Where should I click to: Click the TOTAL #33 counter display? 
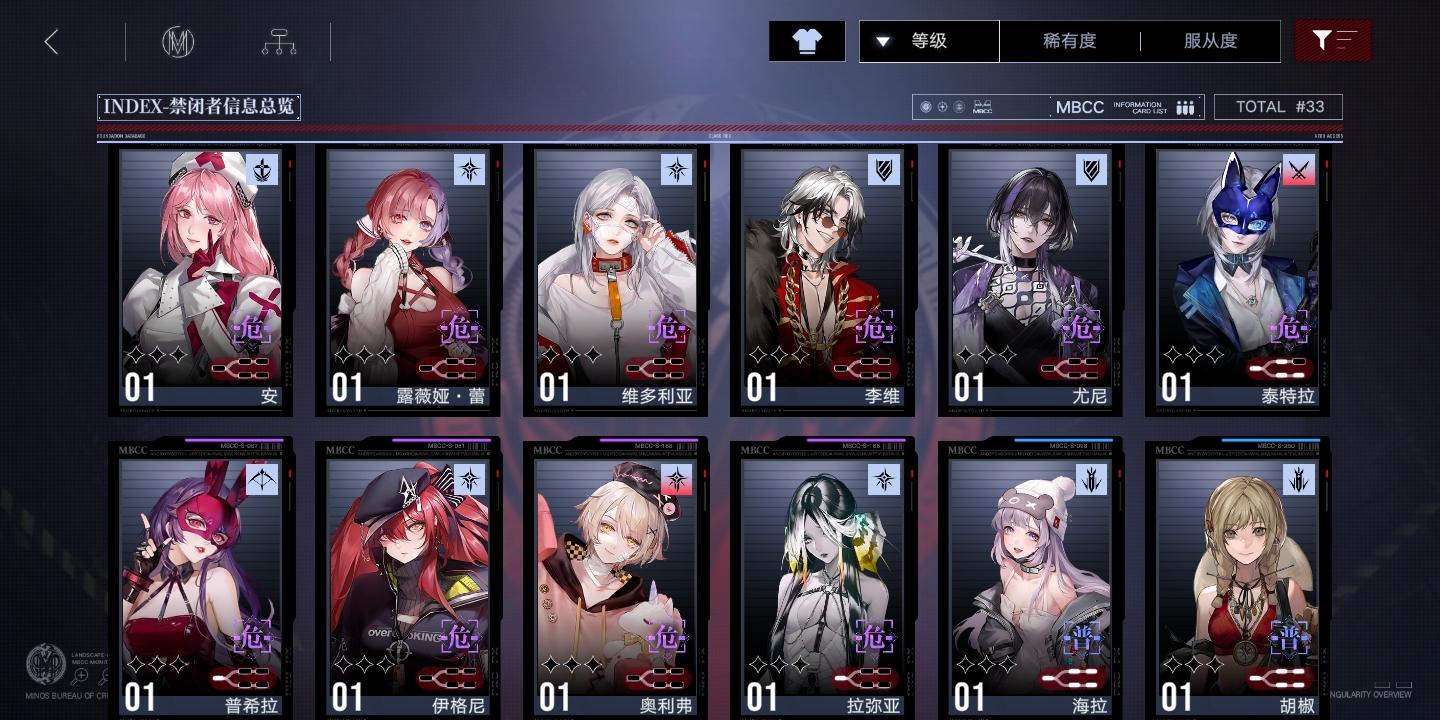(x=1278, y=107)
